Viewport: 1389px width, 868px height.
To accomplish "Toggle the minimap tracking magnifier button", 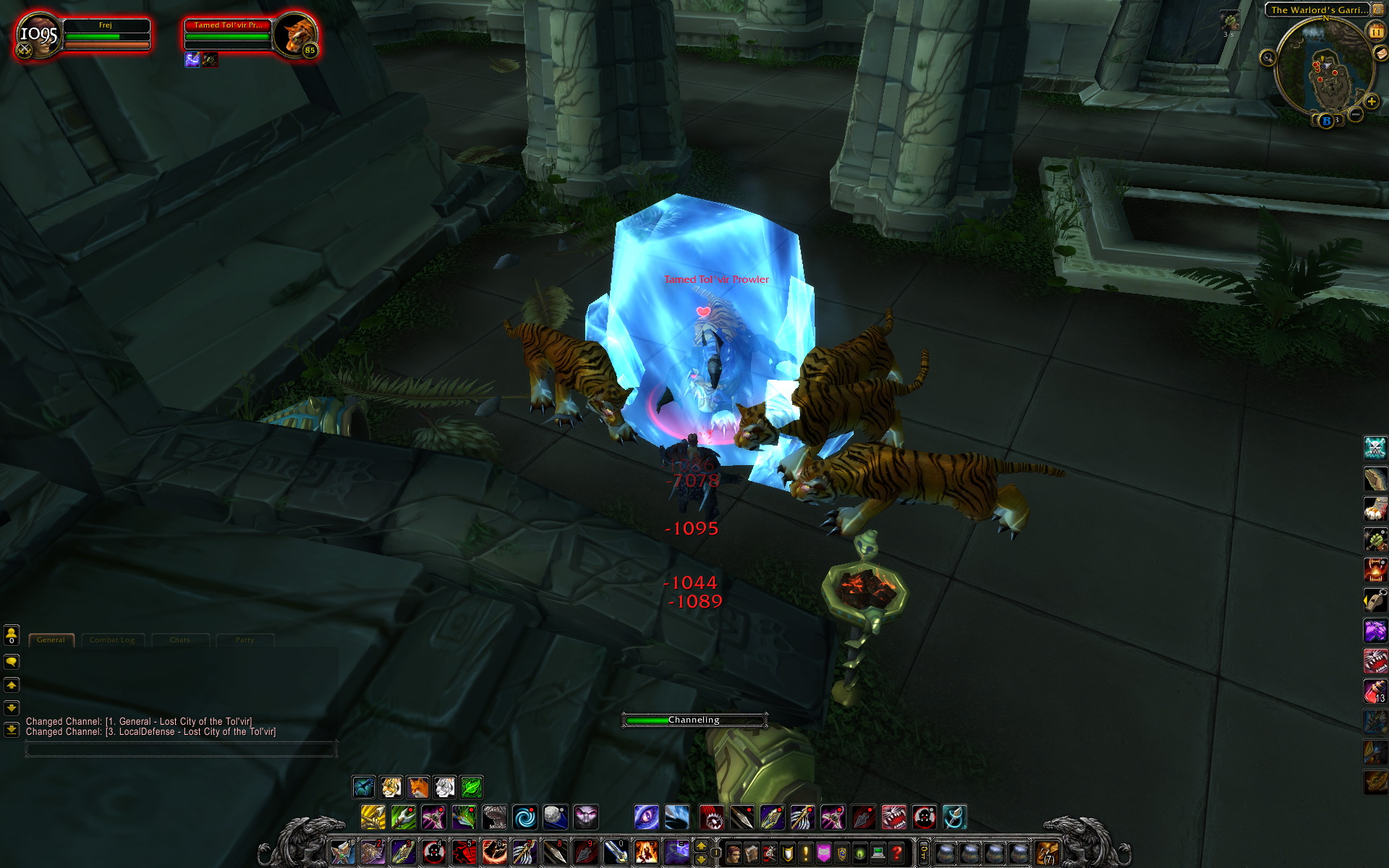I will point(1267,58).
